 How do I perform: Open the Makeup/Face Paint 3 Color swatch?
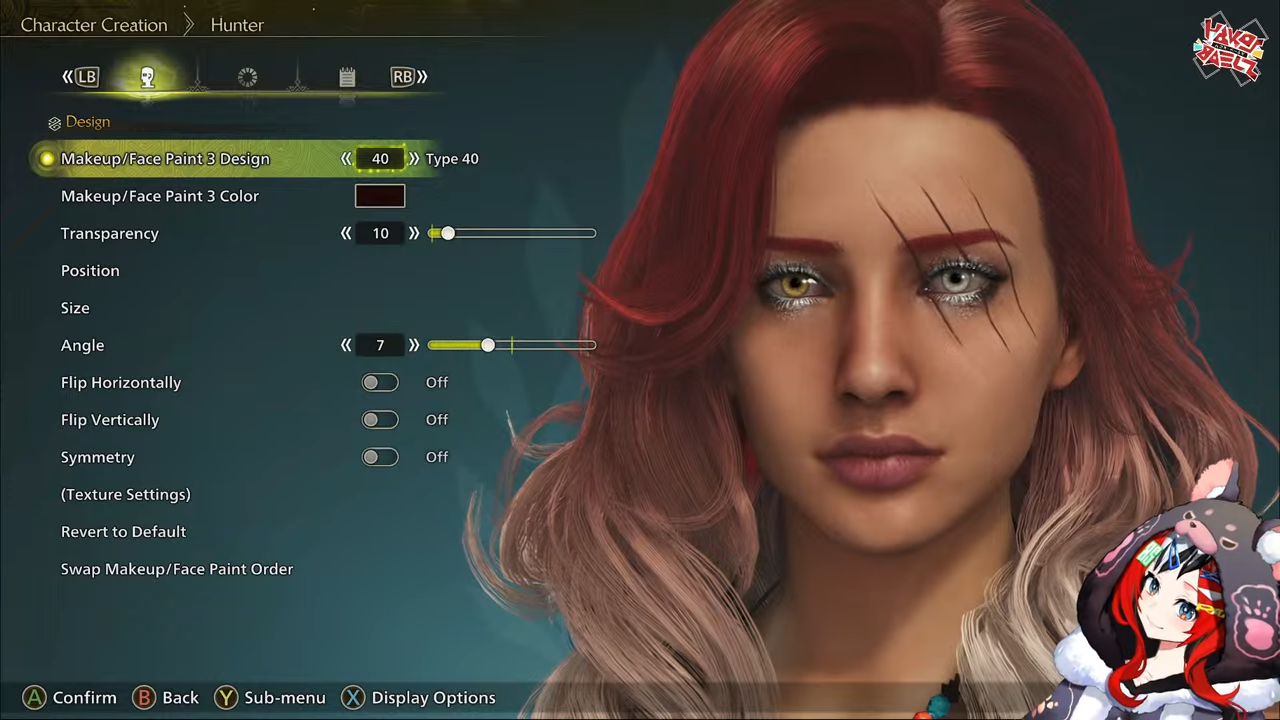point(380,196)
